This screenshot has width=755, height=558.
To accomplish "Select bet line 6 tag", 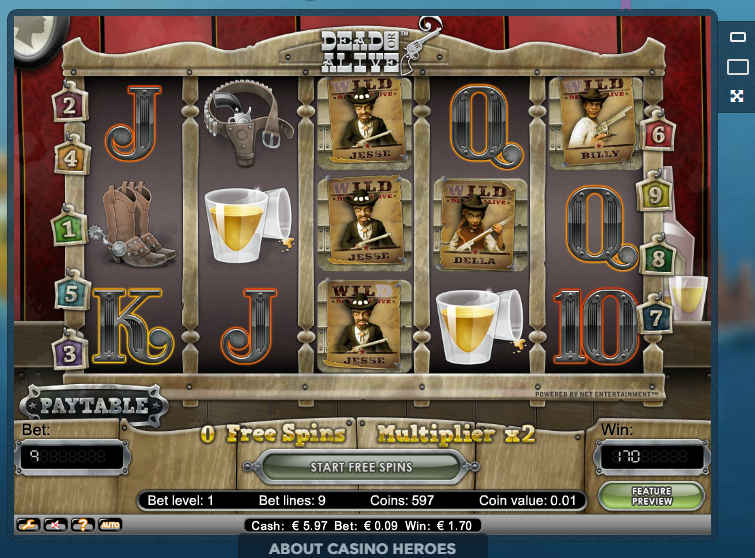I will click(658, 134).
